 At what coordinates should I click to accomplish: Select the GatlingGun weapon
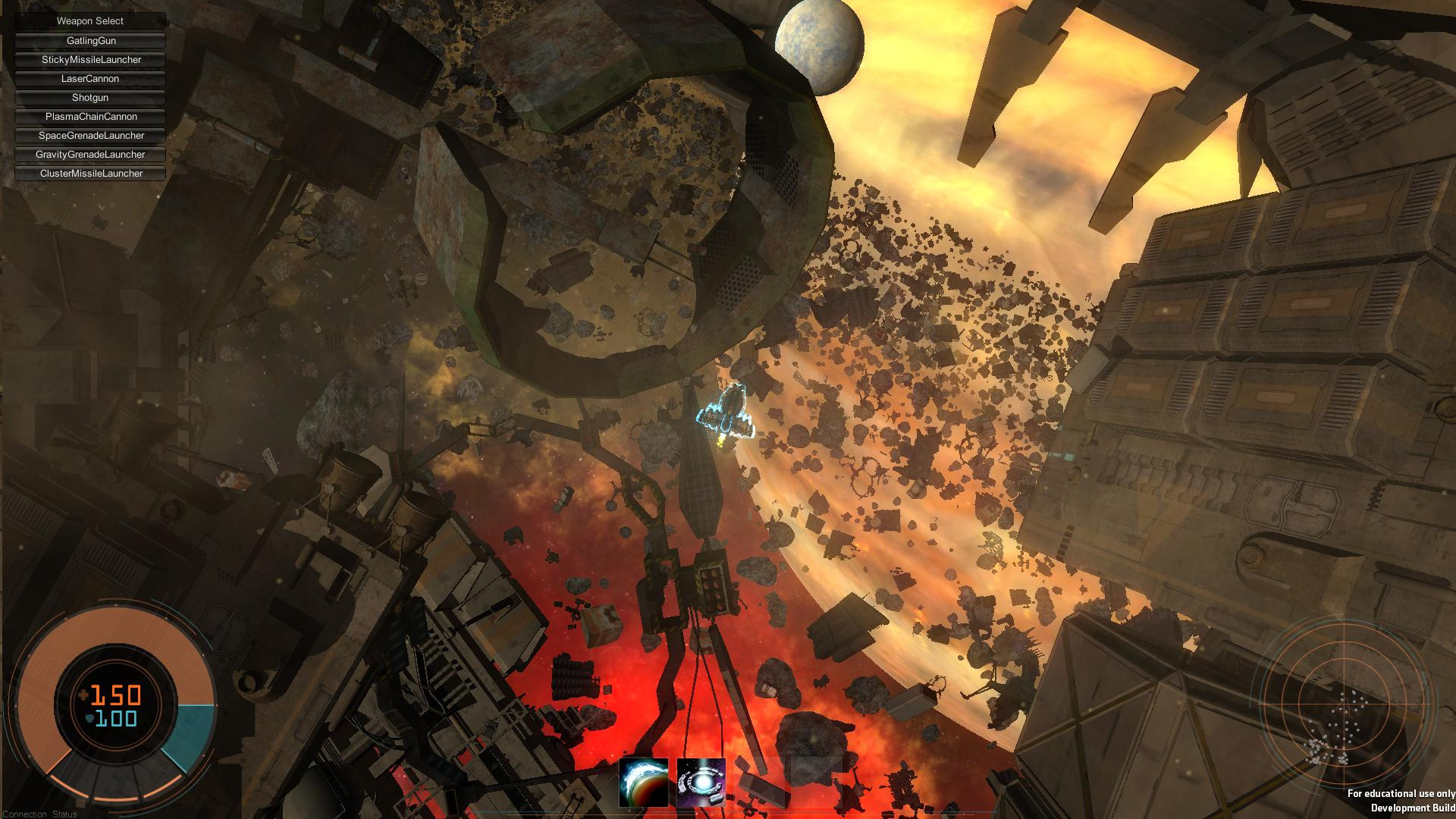click(90, 41)
